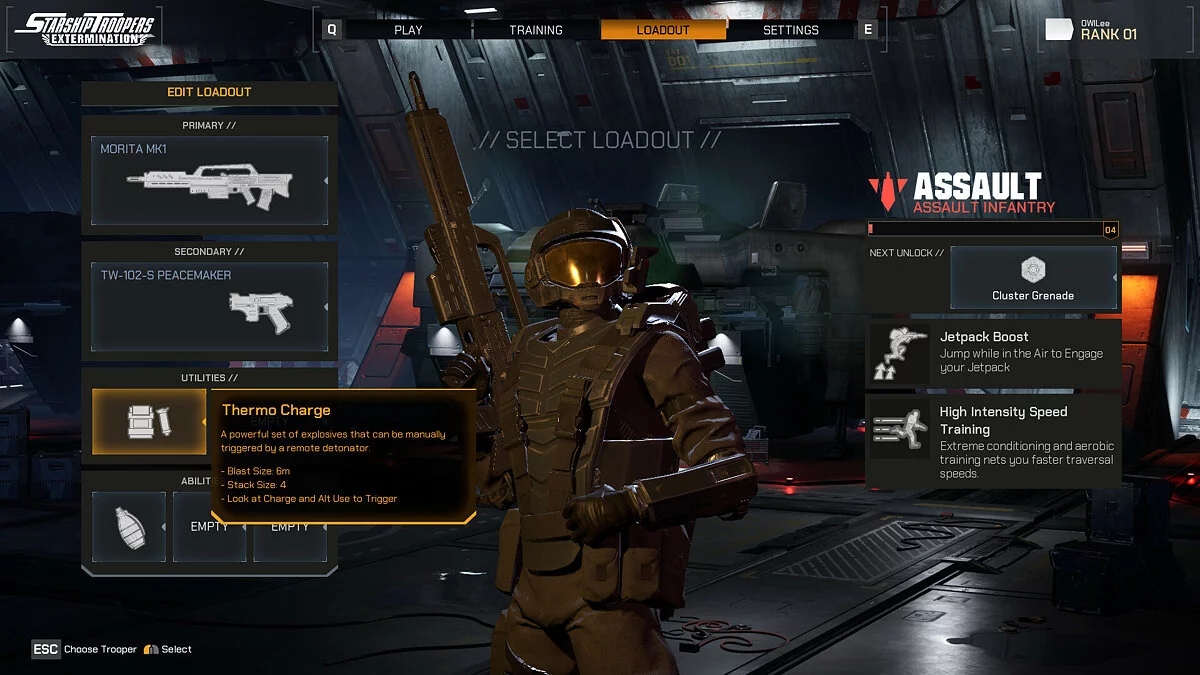This screenshot has height=675, width=1200.
Task: Go to the Settings tab
Action: (790, 30)
